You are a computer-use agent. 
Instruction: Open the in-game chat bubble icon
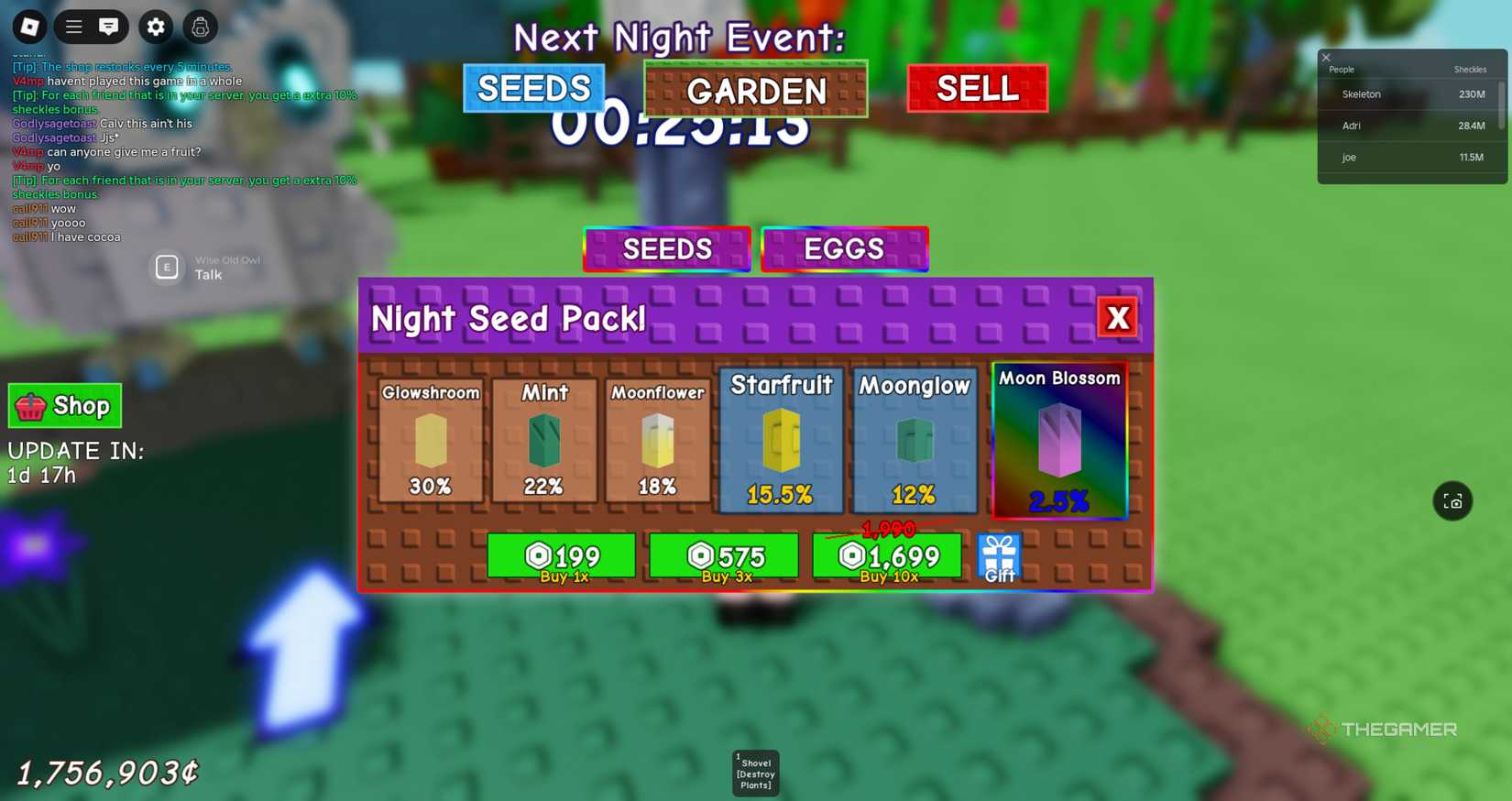click(108, 27)
